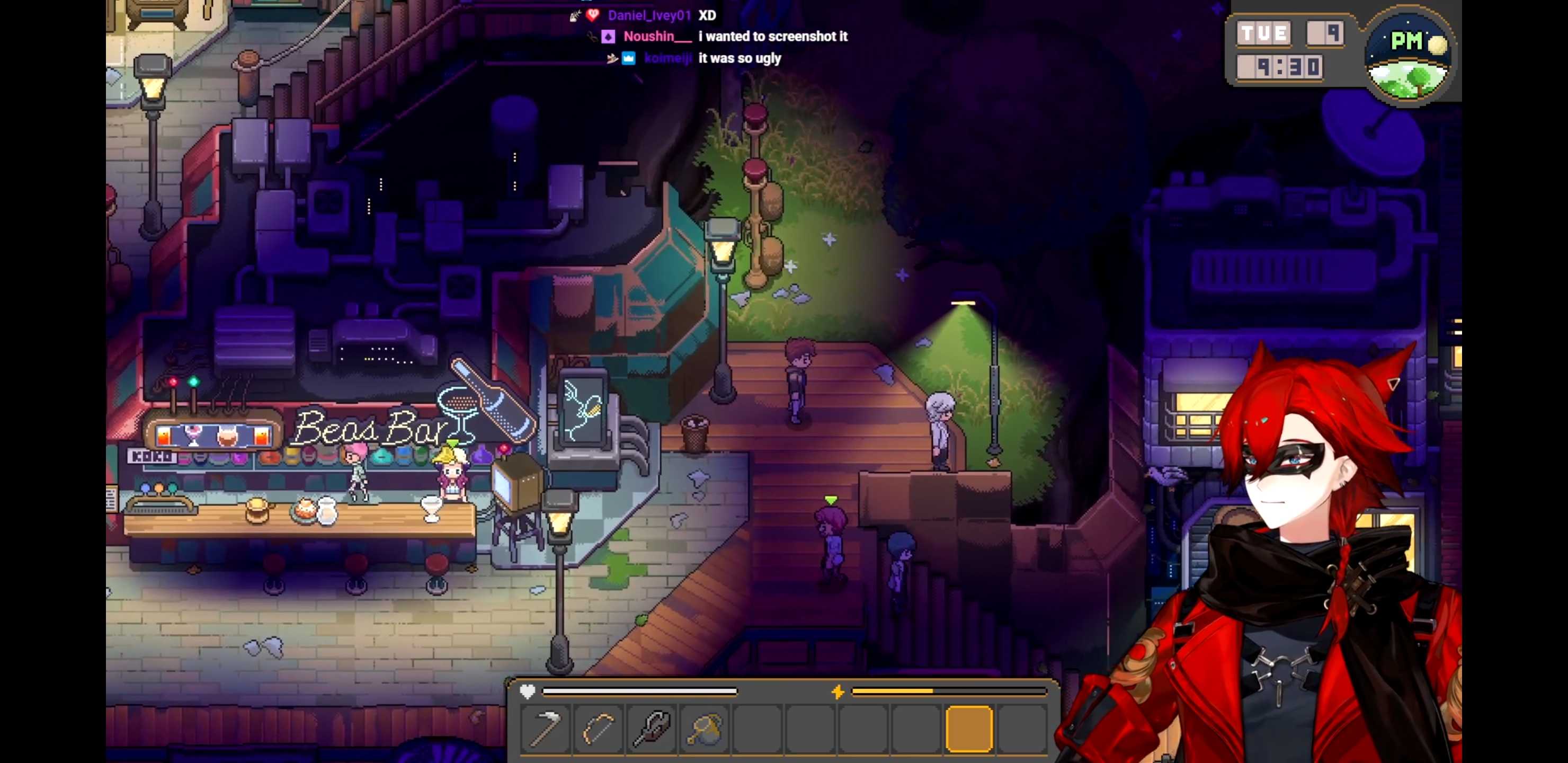Select the pickaxe hotbar slot
Image resolution: width=1568 pixels, height=763 pixels.
(546, 728)
